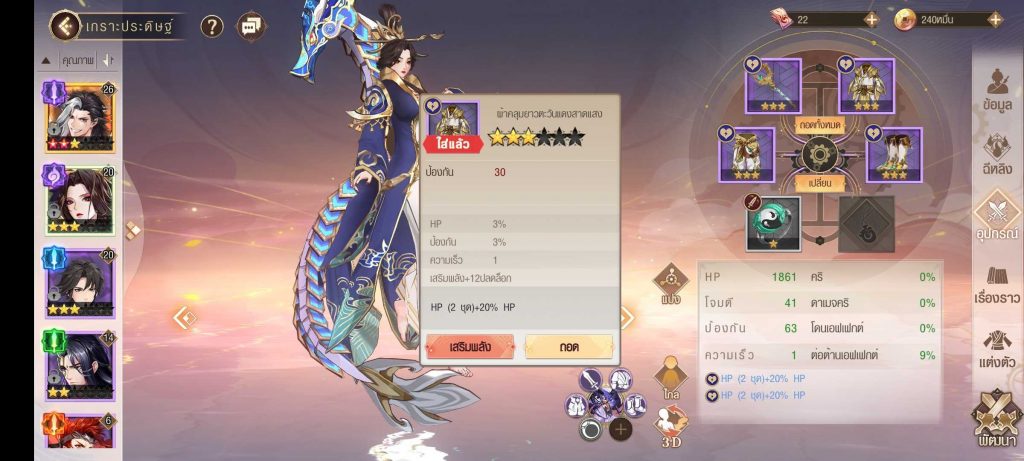Select the white-haired level 26 hero portrait
Image resolution: width=1024 pixels, height=461 pixels.
click(x=79, y=118)
